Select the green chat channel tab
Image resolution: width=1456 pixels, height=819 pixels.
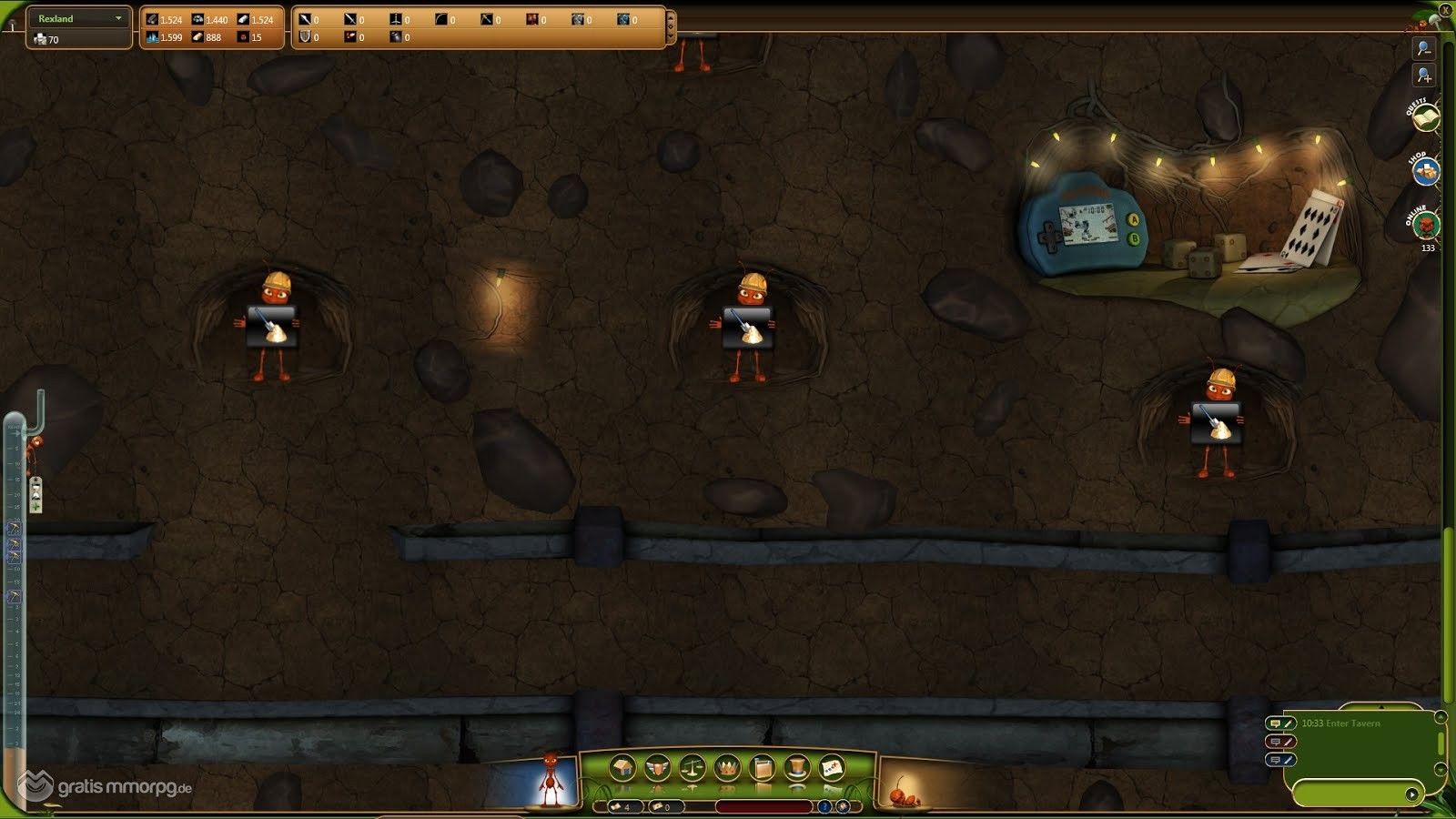pyautogui.click(x=1280, y=723)
